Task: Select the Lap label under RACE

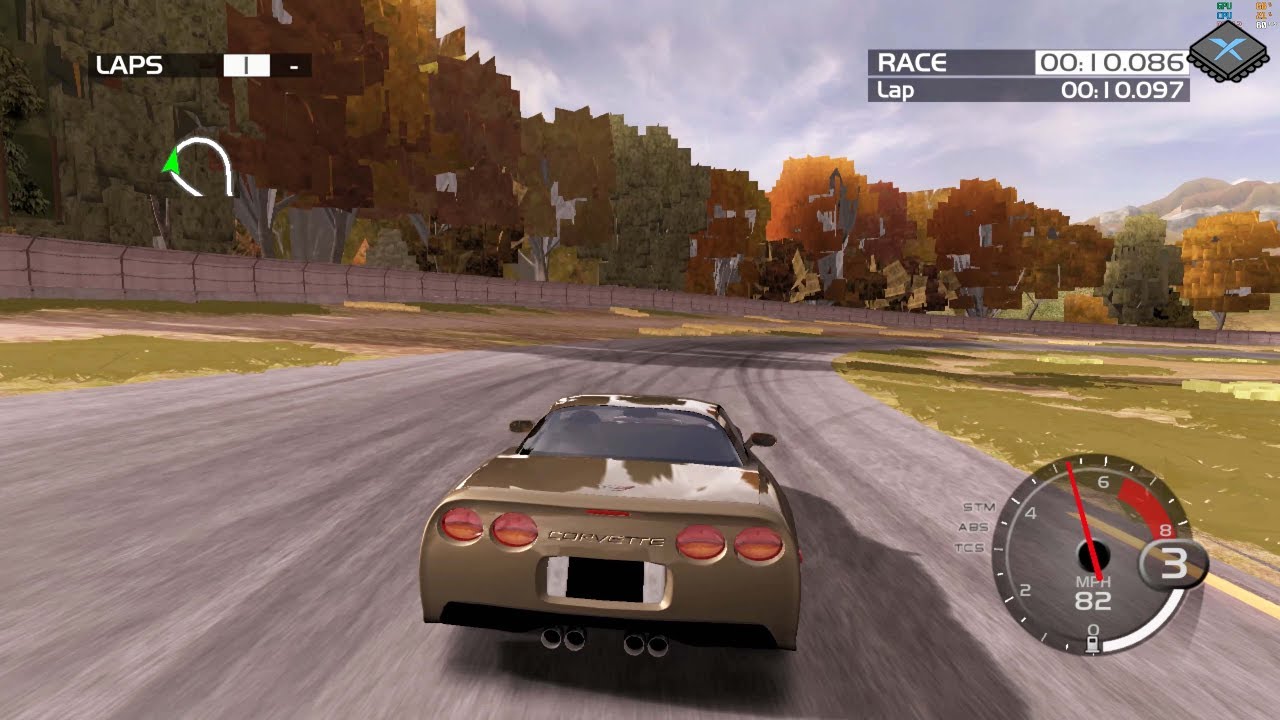Action: [x=893, y=89]
